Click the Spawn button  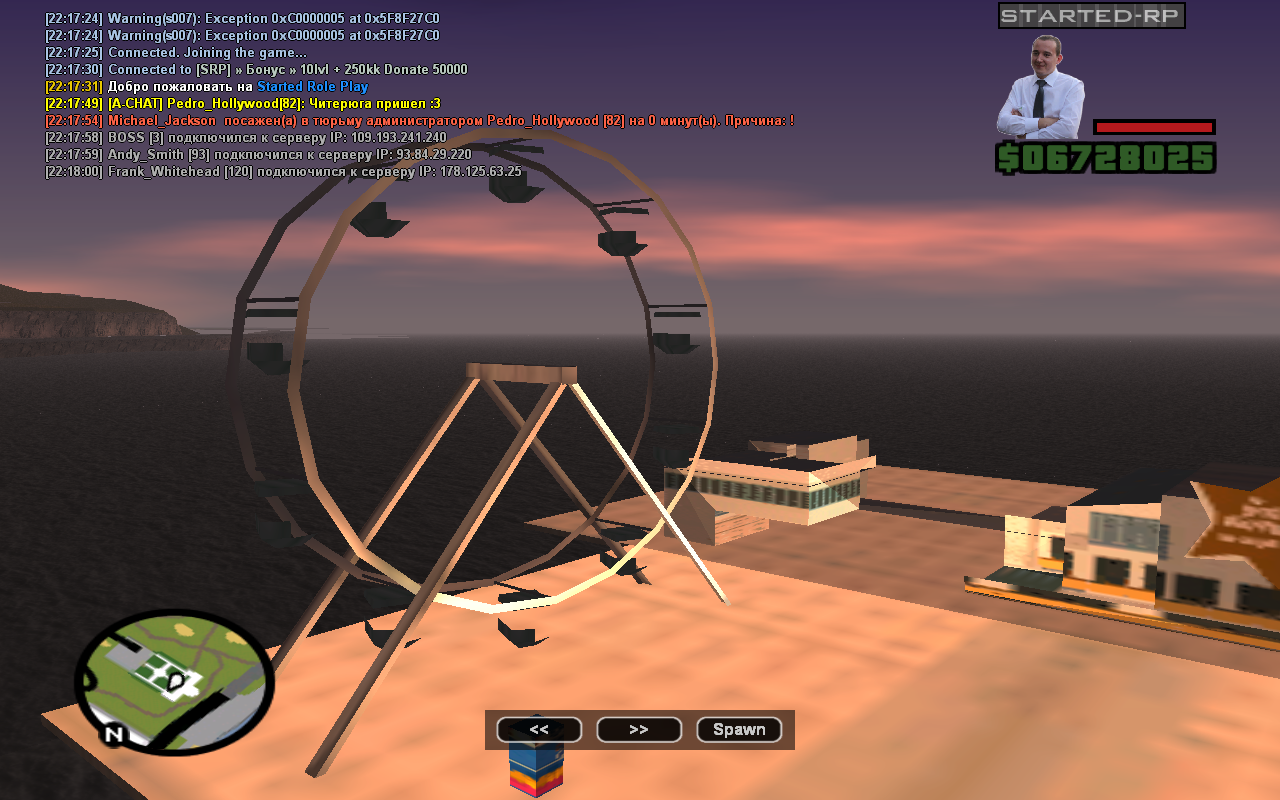coord(739,730)
